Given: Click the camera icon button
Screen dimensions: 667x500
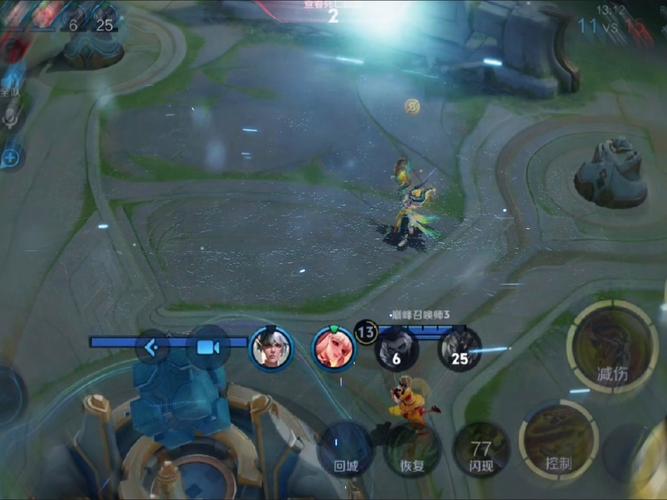Looking at the screenshot, I should [x=208, y=347].
